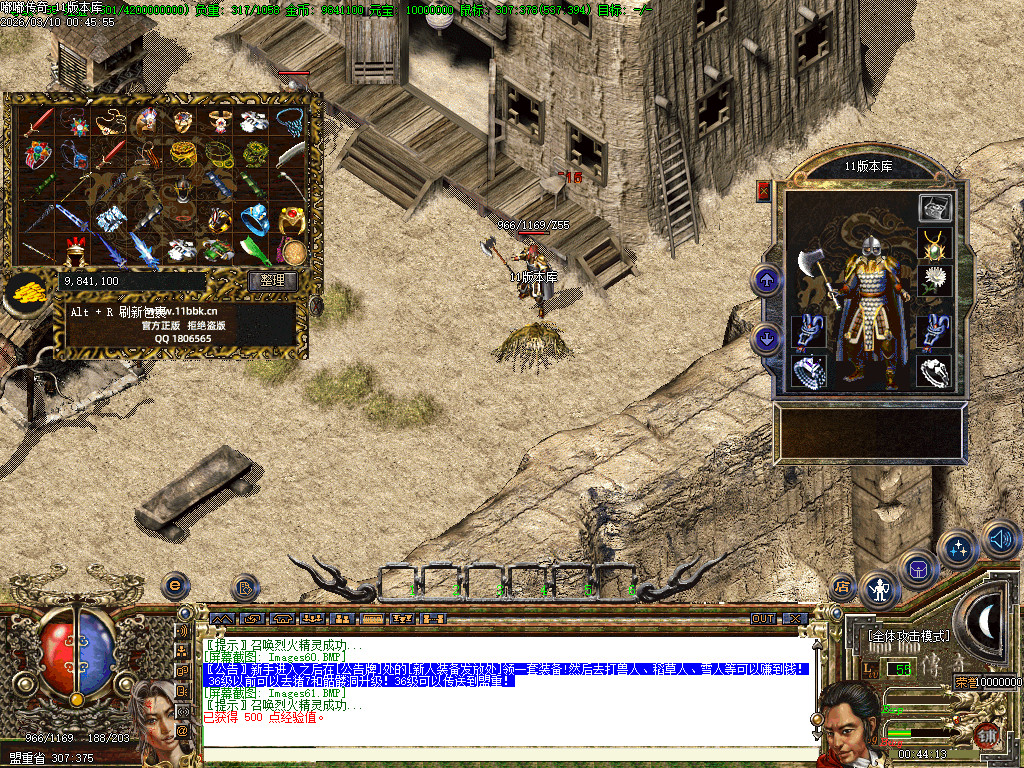
Task: Select the equipped green gem necklace slot
Action: pyautogui.click(x=933, y=244)
